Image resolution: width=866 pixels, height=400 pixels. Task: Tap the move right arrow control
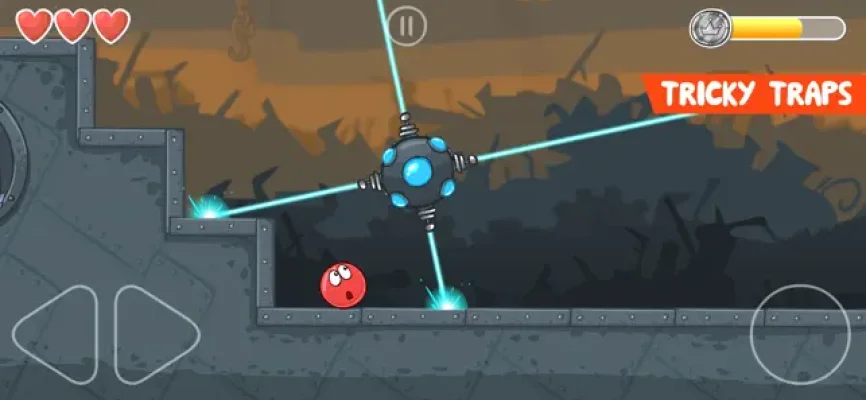155,332
